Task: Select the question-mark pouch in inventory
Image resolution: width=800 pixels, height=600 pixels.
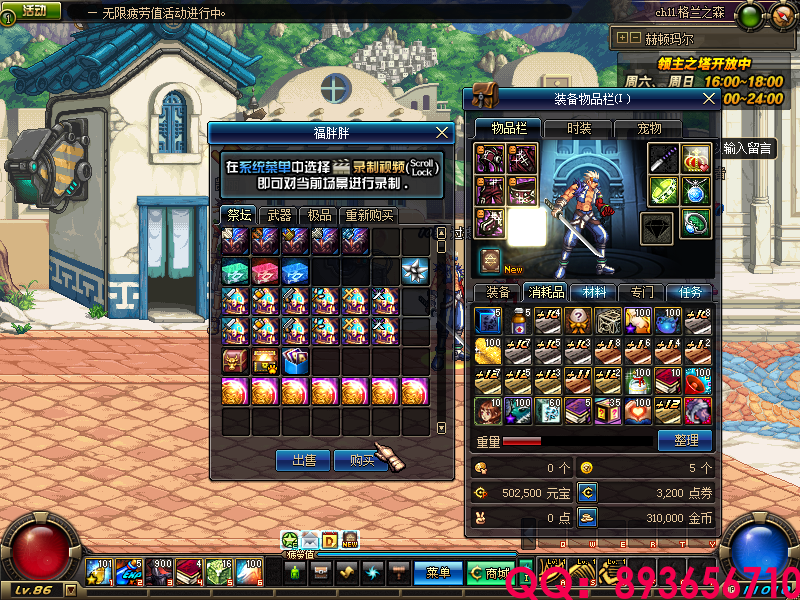Action: 579,320
